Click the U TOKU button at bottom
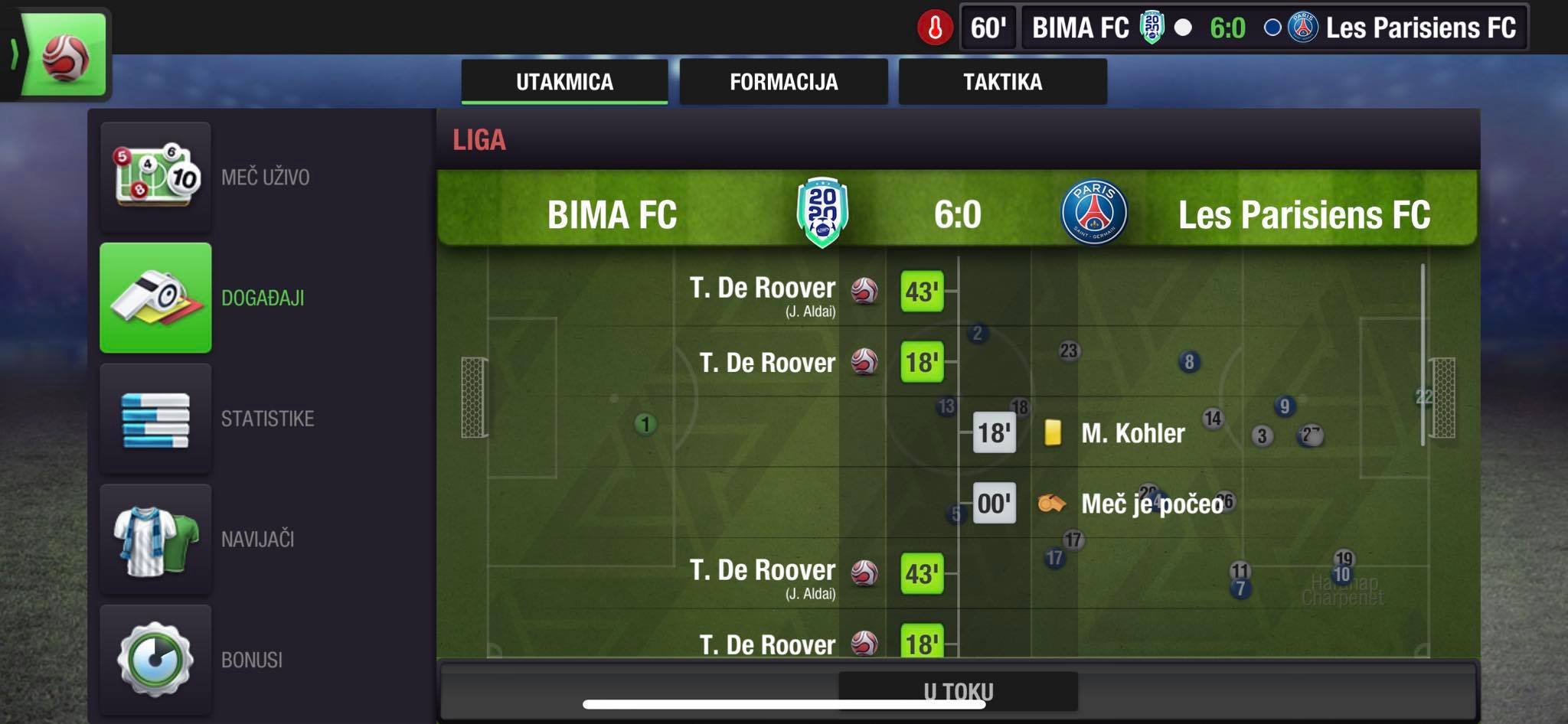This screenshot has height=724, width=1568. coord(958,691)
